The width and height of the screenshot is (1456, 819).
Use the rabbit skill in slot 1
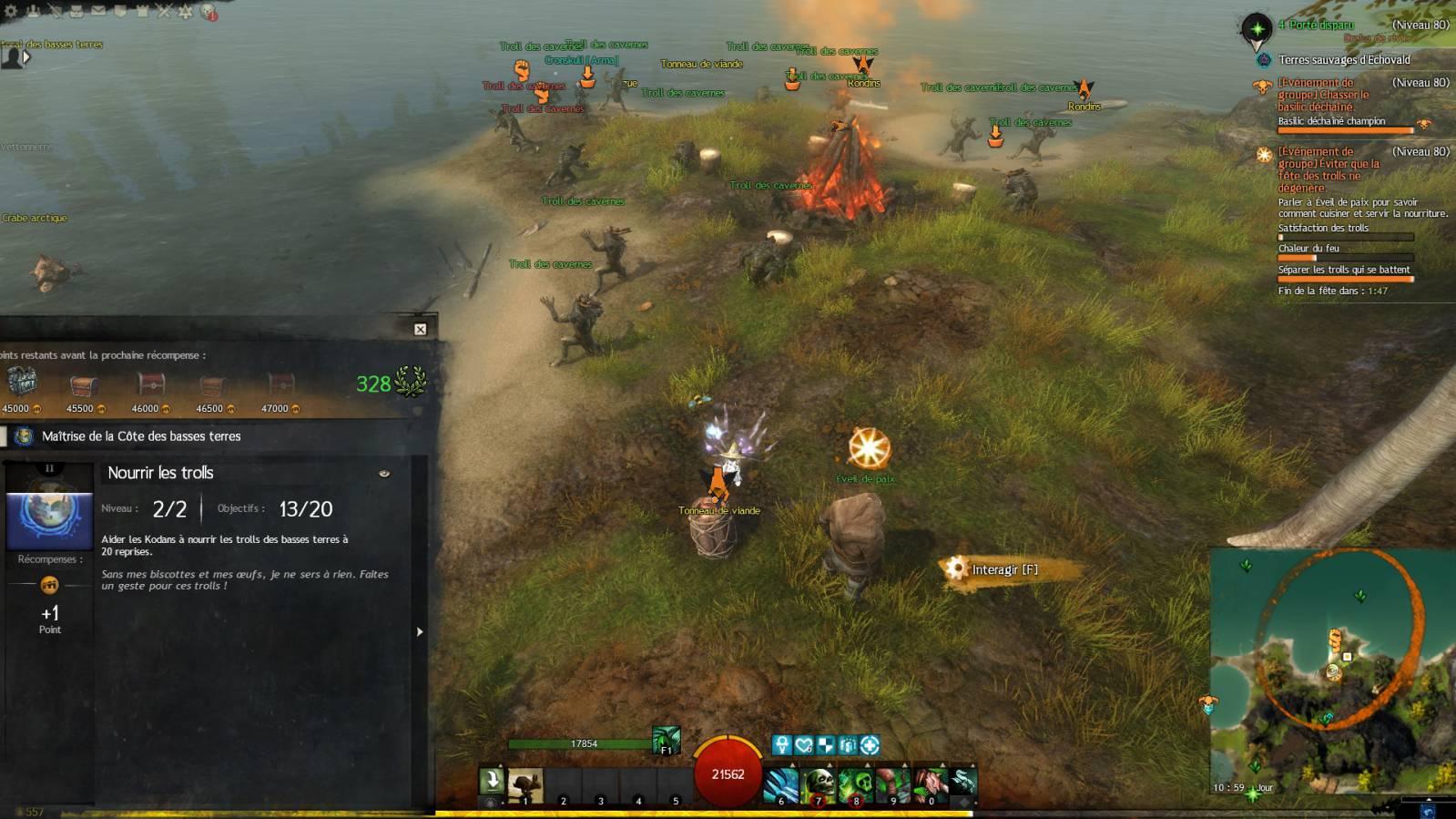(524, 784)
